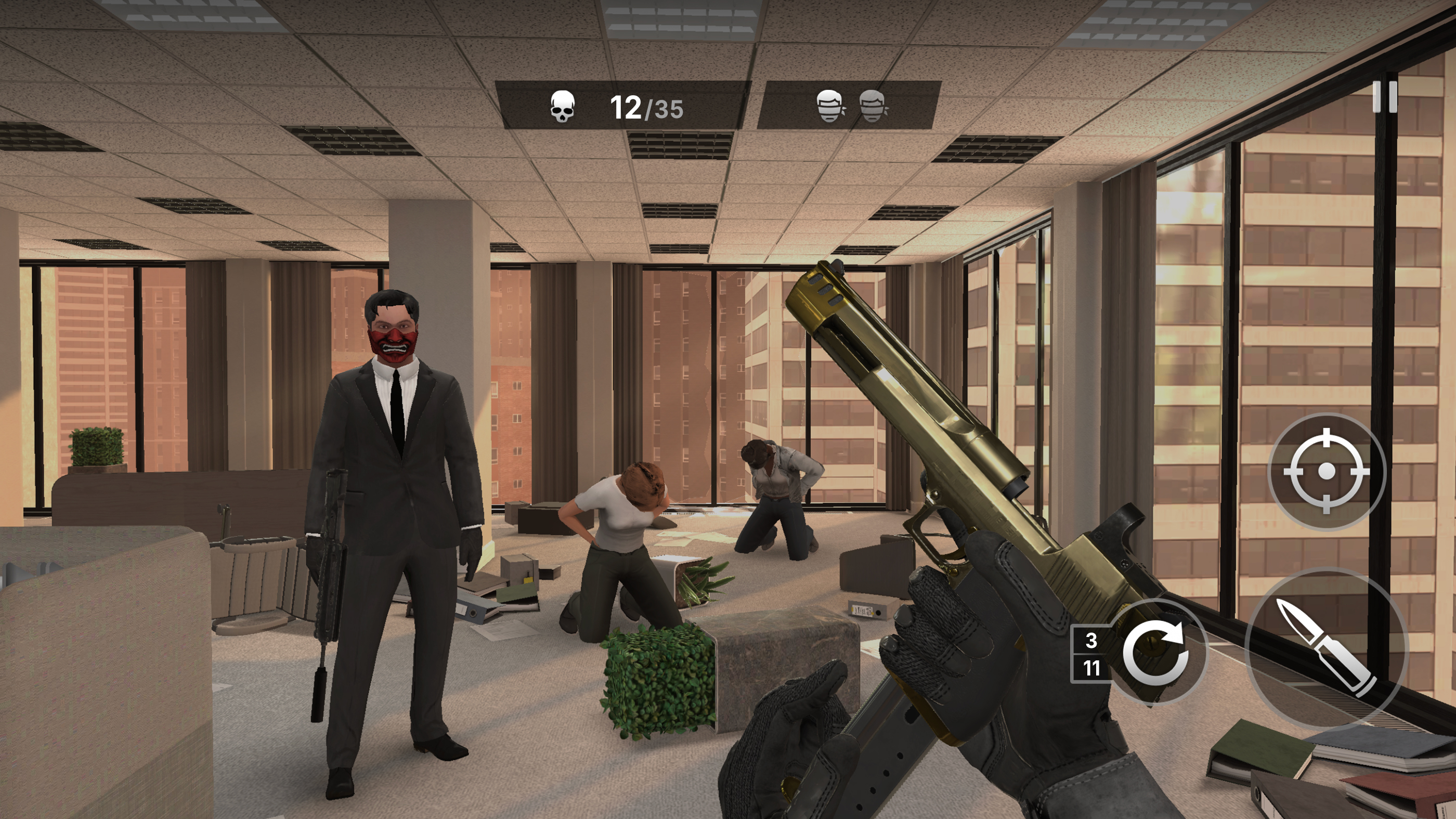Tap the dimmed second hostage mask icon
Image resolution: width=1456 pixels, height=819 pixels.
(873, 106)
